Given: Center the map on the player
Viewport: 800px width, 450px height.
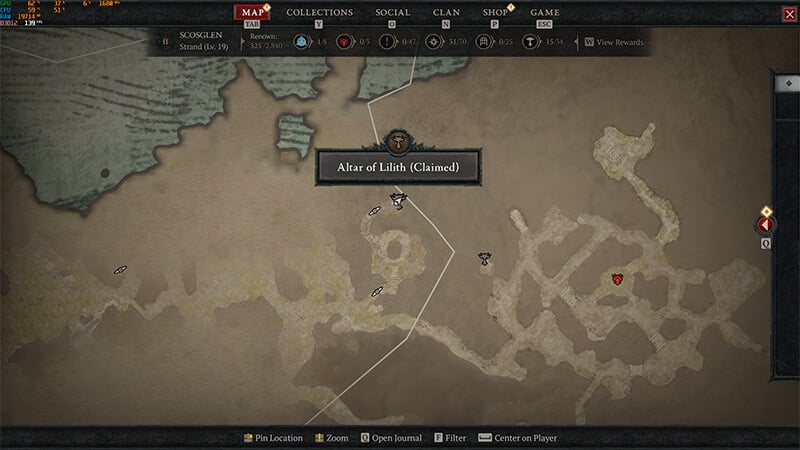Looking at the screenshot, I should (x=521, y=438).
